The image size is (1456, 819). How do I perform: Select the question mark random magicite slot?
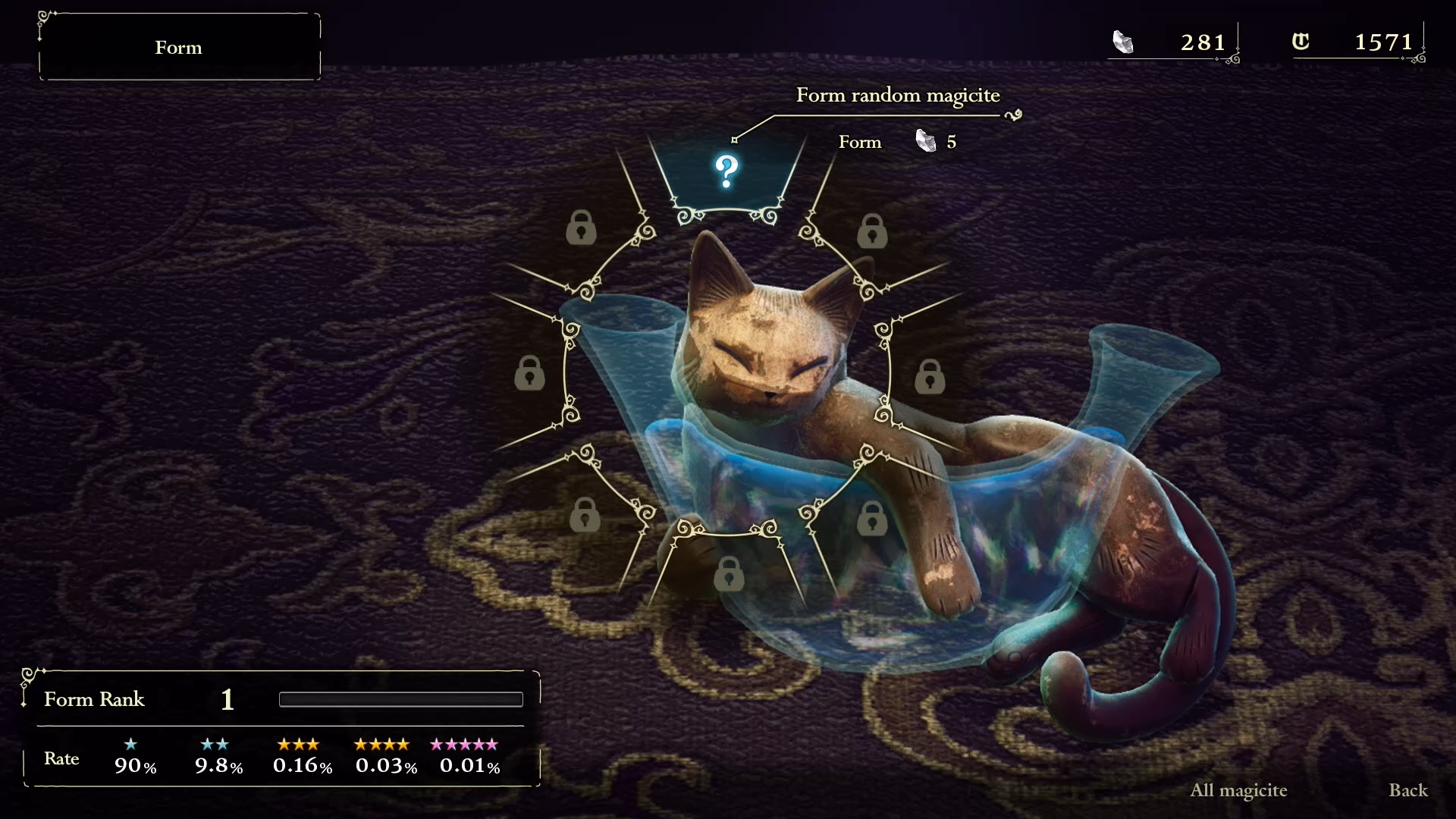[x=726, y=172]
